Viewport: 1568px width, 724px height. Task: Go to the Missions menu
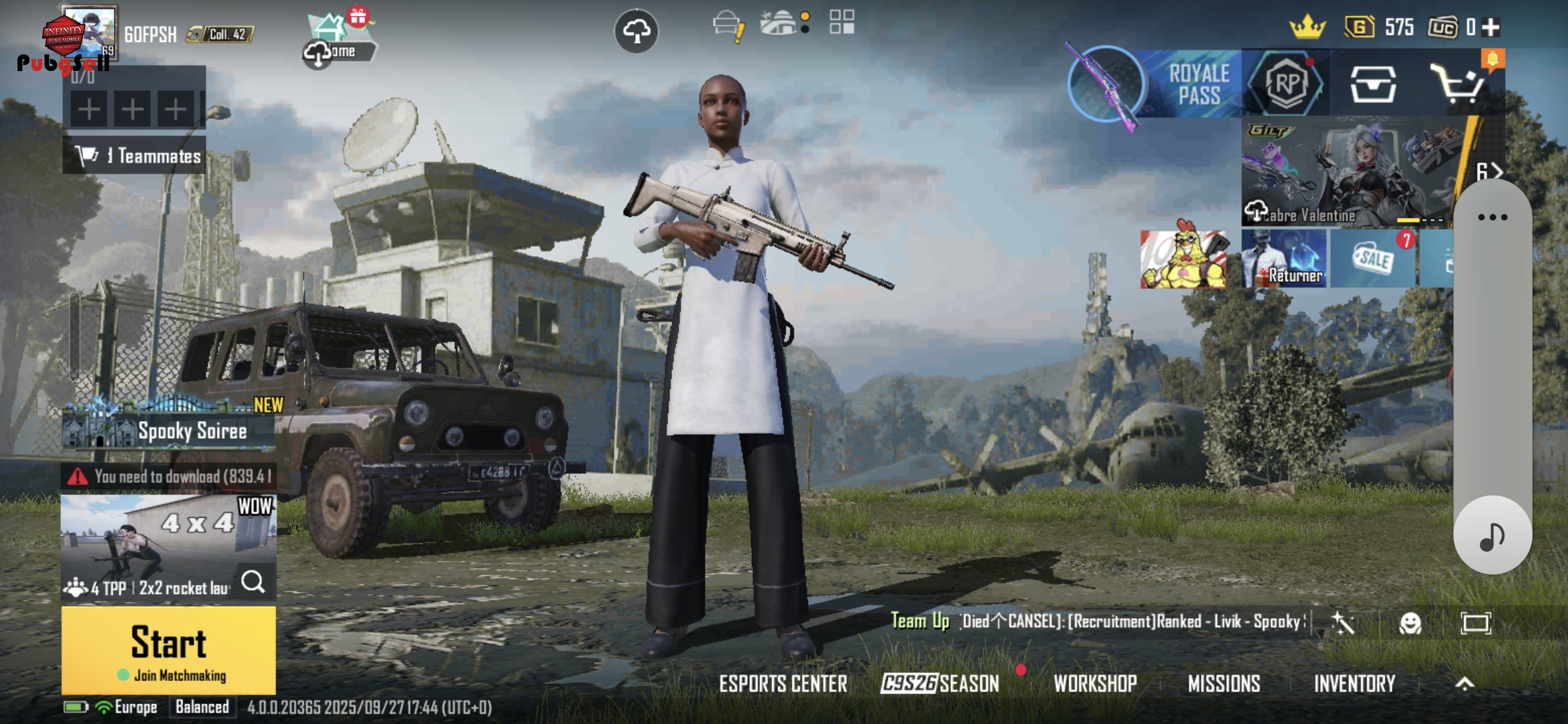[1224, 684]
